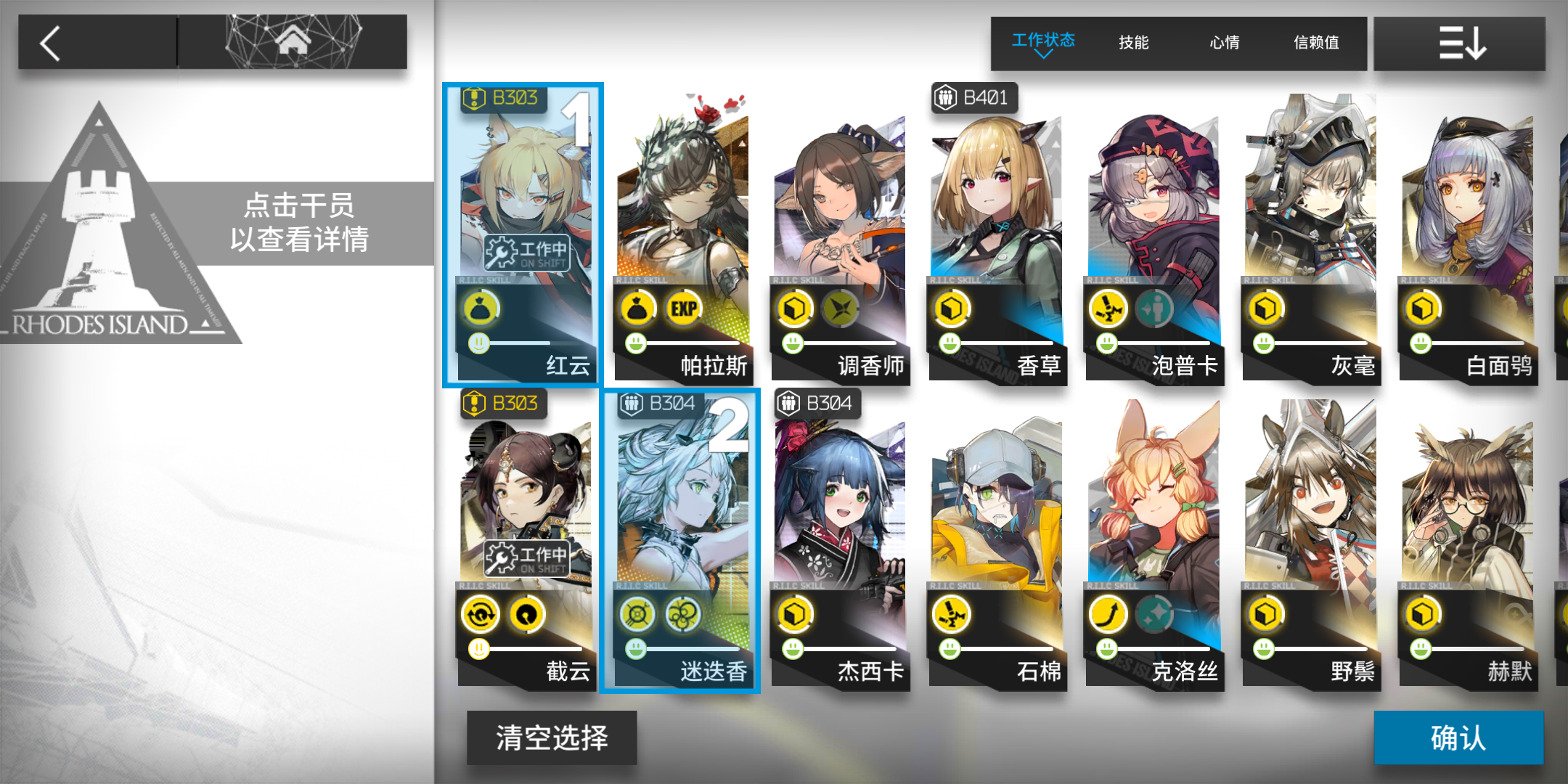Click 克洛丝's first RIIC skill icon
Screen dimensions: 1568x784
pyautogui.click(x=1108, y=613)
